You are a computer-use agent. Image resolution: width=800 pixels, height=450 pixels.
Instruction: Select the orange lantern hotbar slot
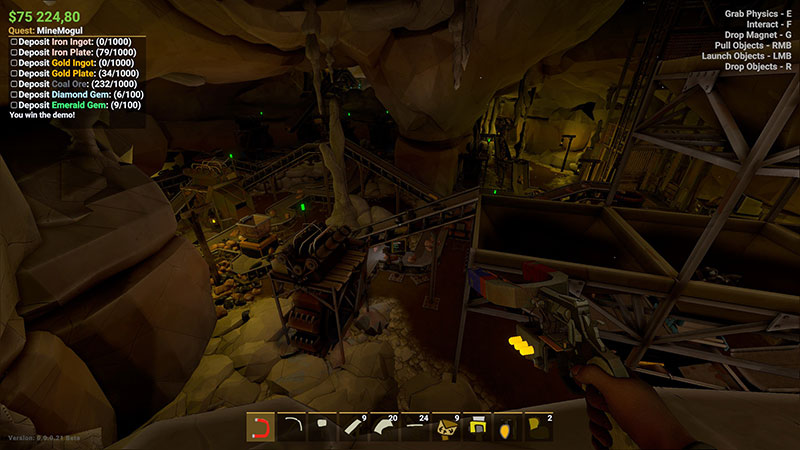(510, 428)
